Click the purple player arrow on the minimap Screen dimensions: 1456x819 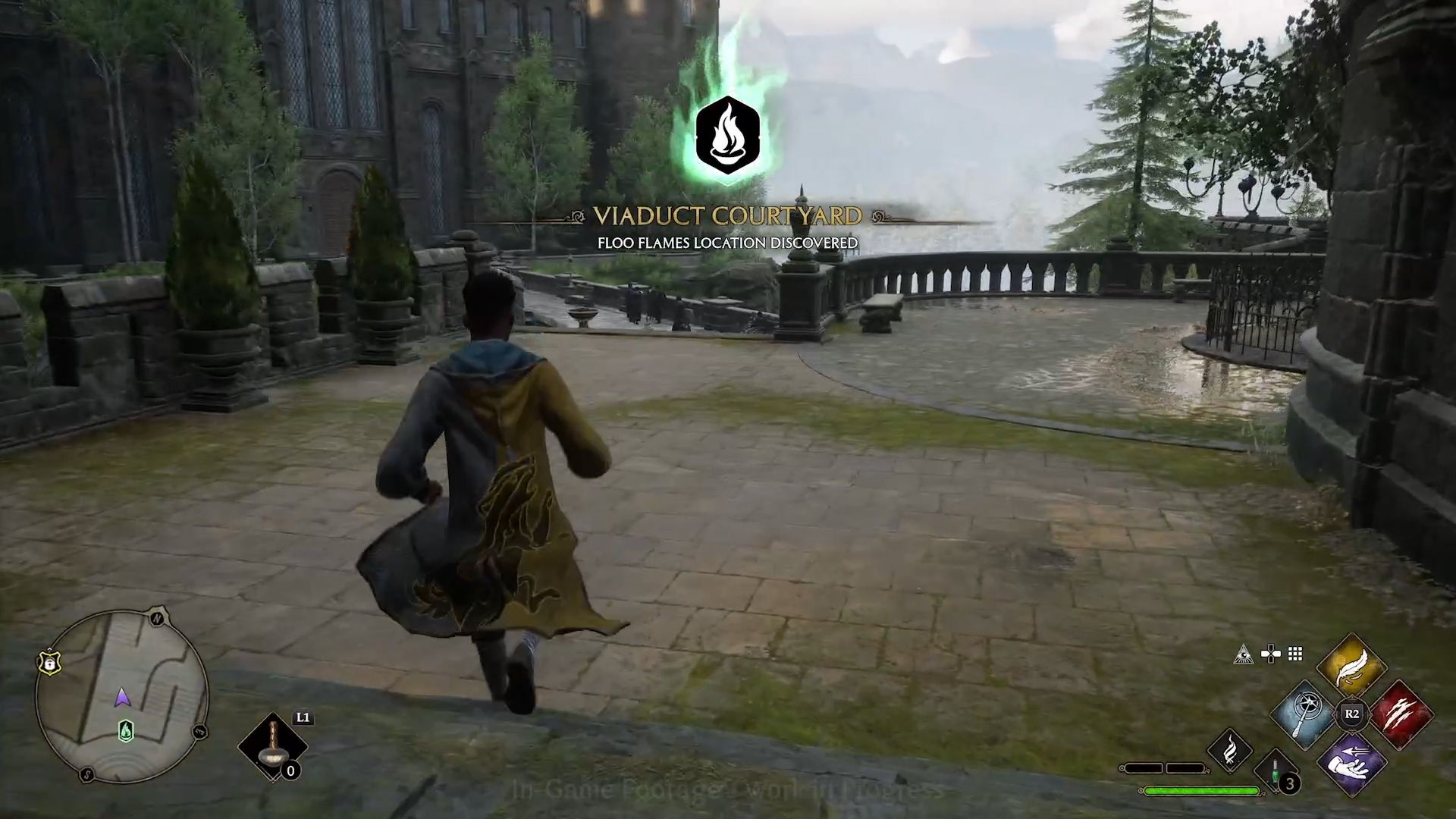[122, 697]
